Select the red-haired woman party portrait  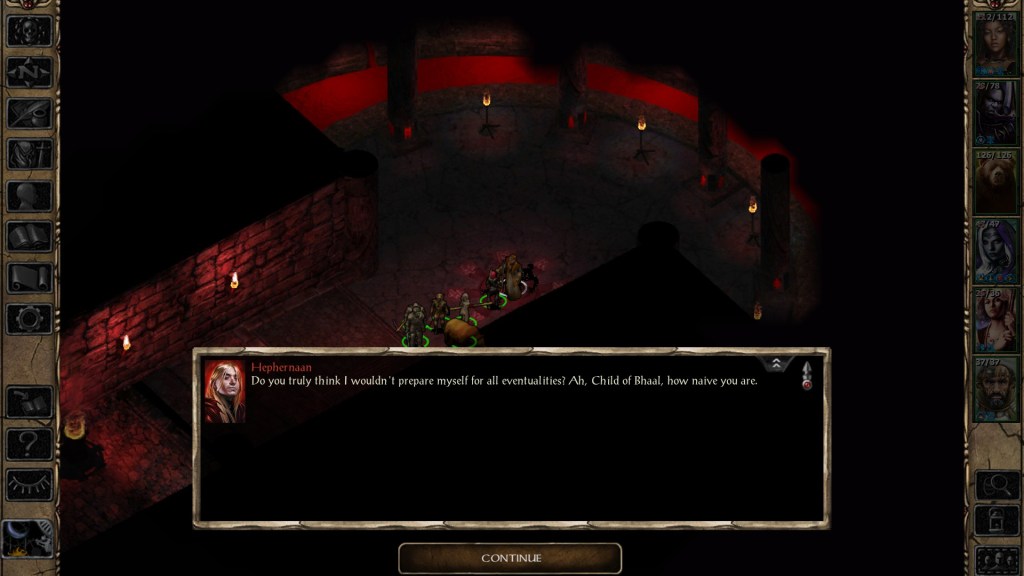click(995, 320)
